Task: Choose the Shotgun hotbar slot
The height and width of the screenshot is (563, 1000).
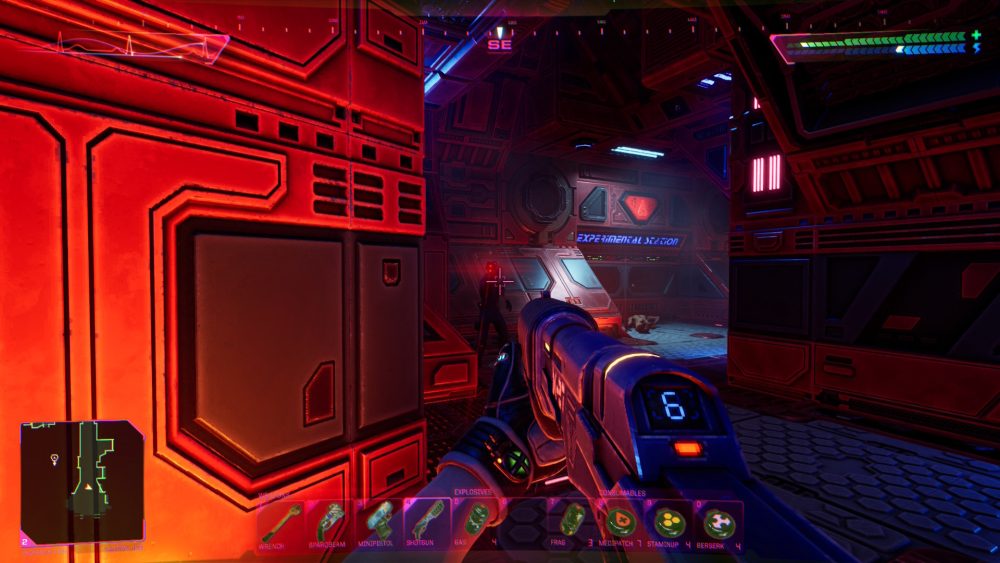Action: point(427,523)
